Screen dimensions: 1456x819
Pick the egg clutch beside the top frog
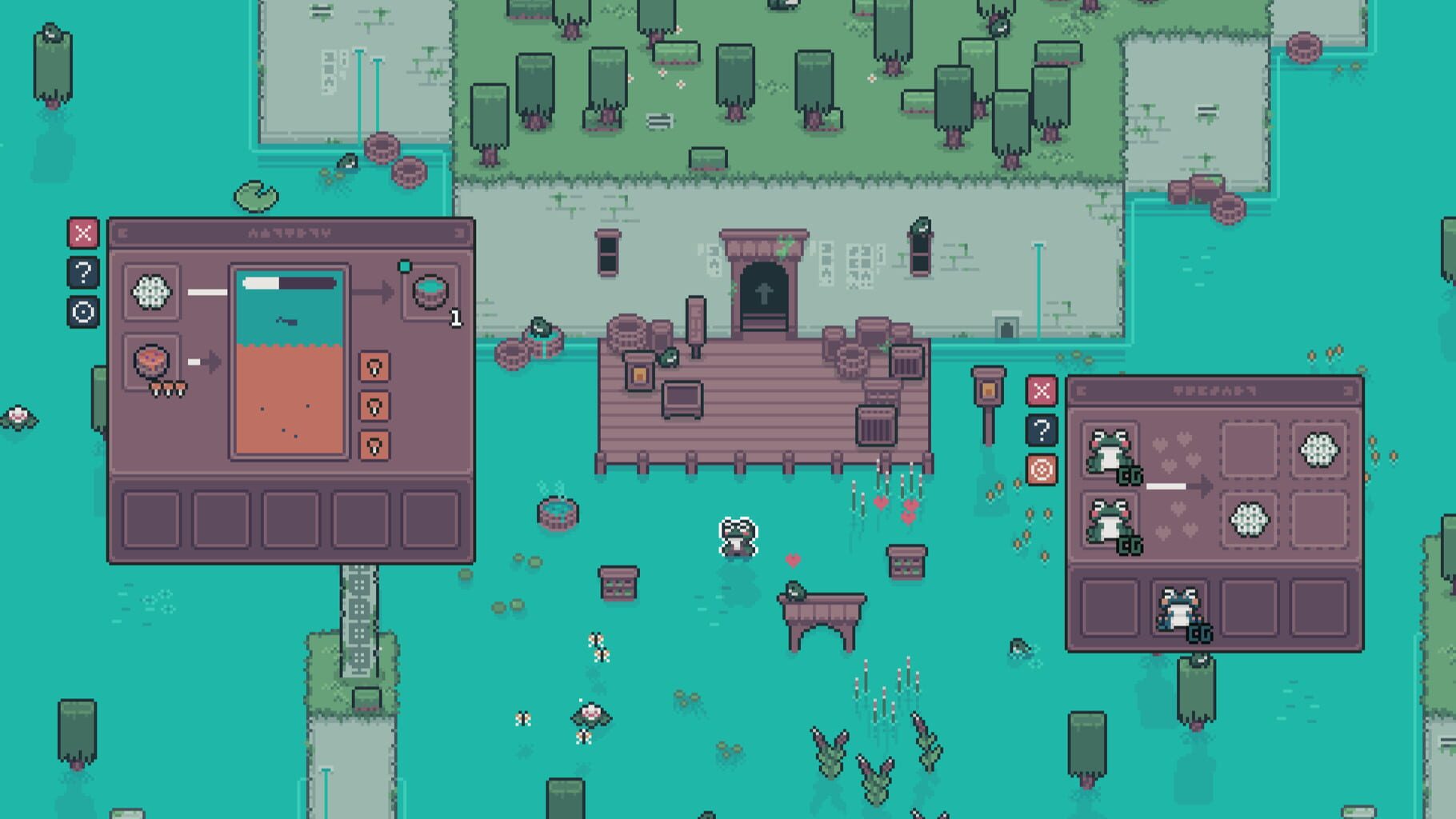1318,449
